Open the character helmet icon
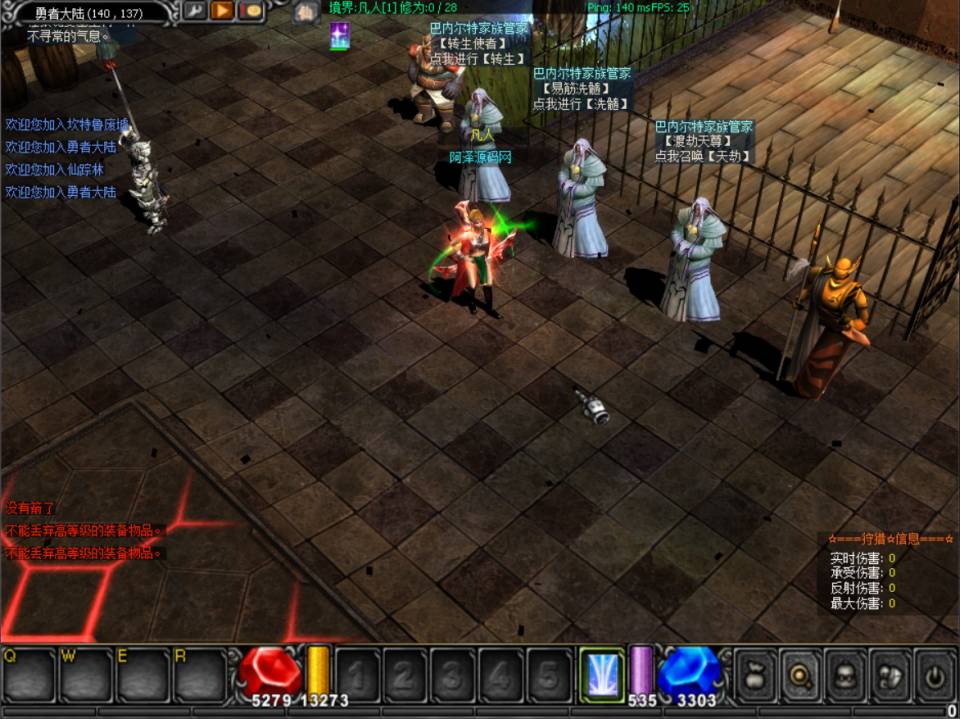 pyautogui.click(x=844, y=673)
